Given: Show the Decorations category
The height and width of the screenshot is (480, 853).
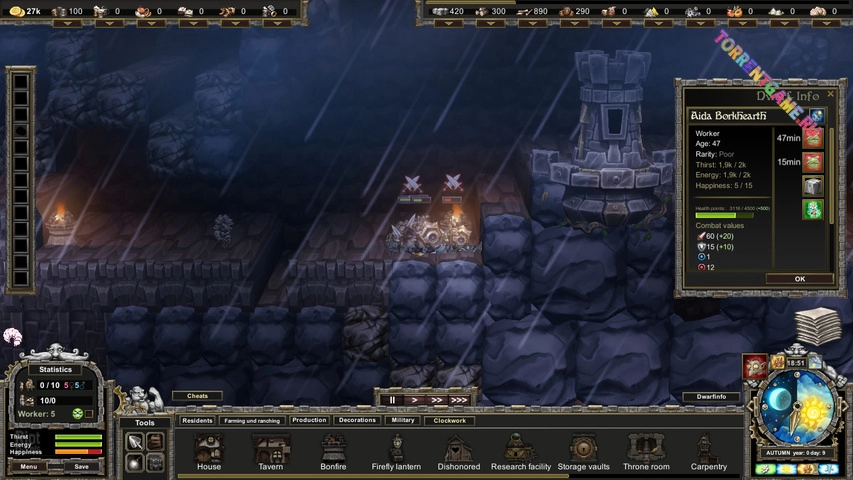Looking at the screenshot, I should [x=357, y=421].
